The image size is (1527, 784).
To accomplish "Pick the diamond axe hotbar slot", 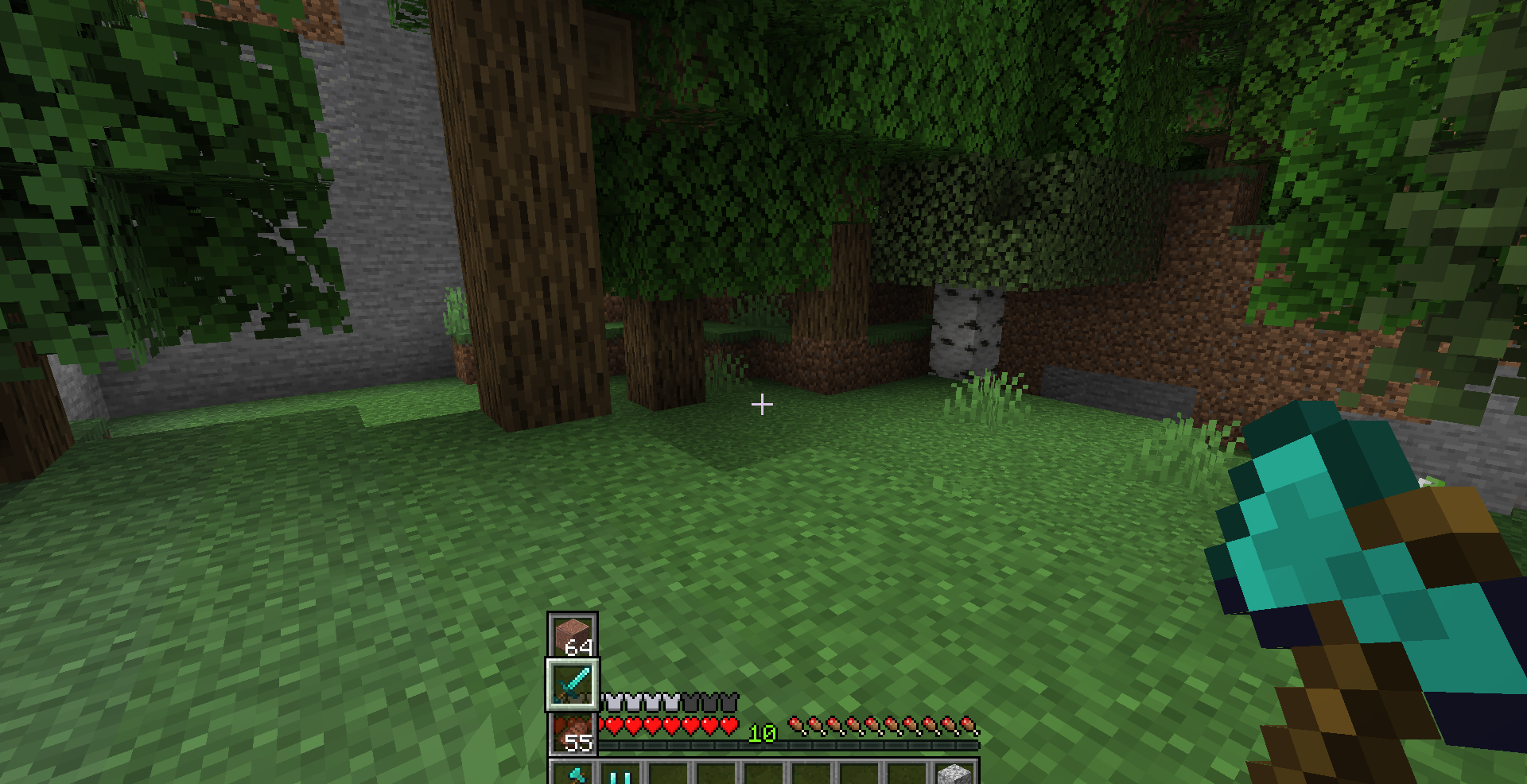I will (574, 774).
